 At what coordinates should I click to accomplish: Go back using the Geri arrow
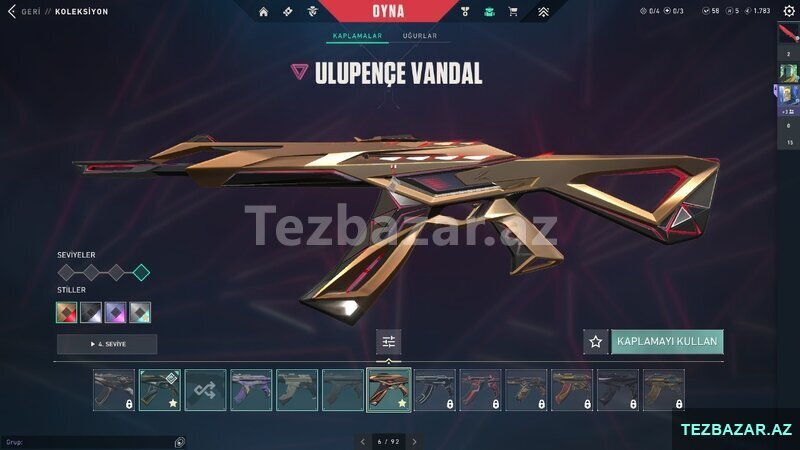click(12, 12)
